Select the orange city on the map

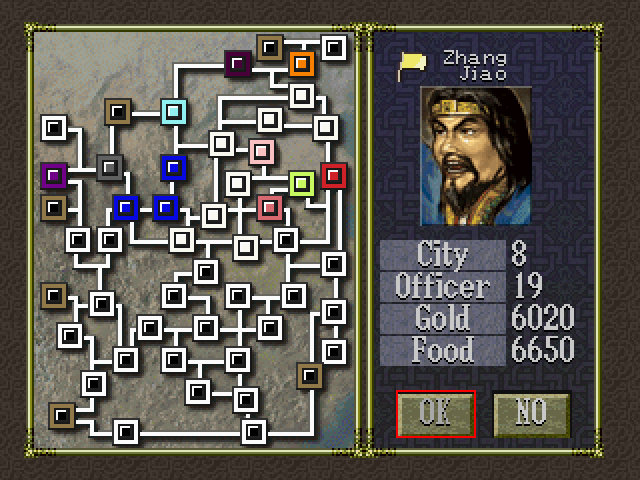(302, 65)
